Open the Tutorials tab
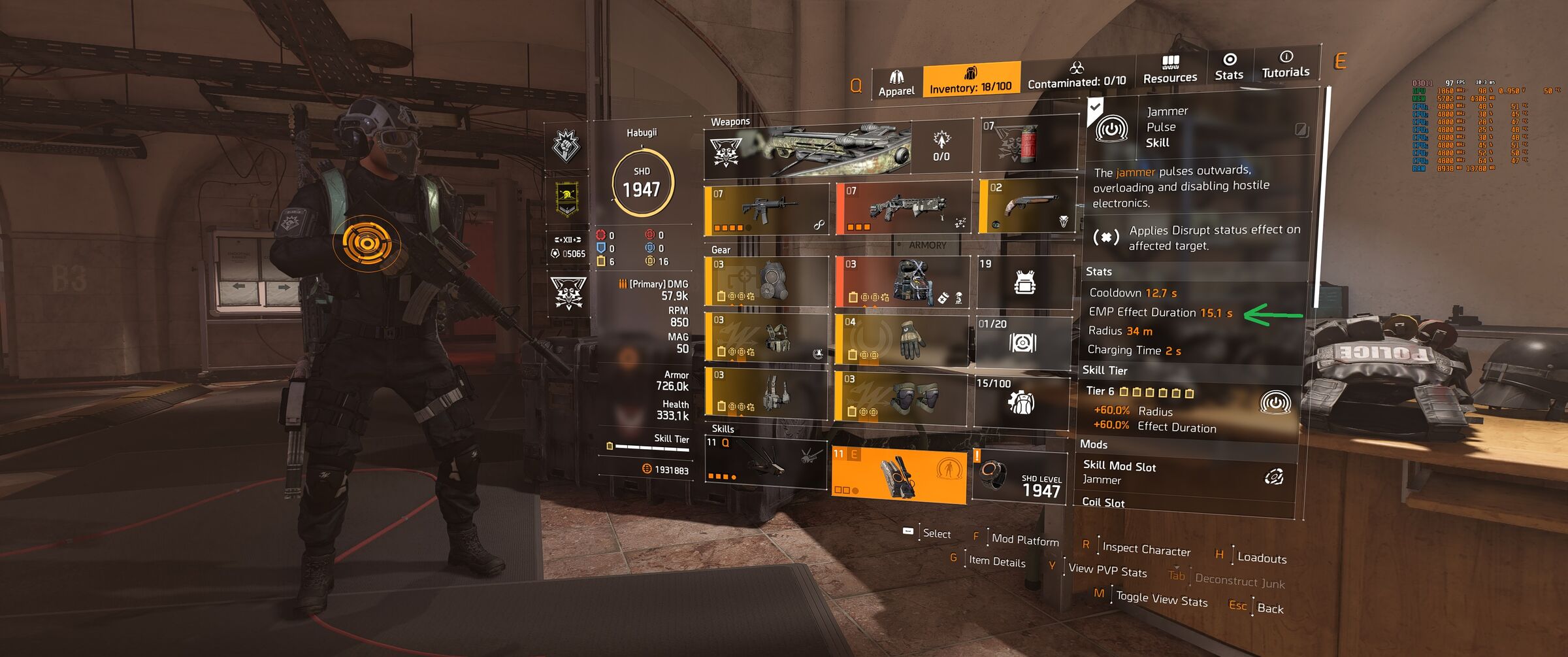1568x657 pixels. (x=1285, y=65)
